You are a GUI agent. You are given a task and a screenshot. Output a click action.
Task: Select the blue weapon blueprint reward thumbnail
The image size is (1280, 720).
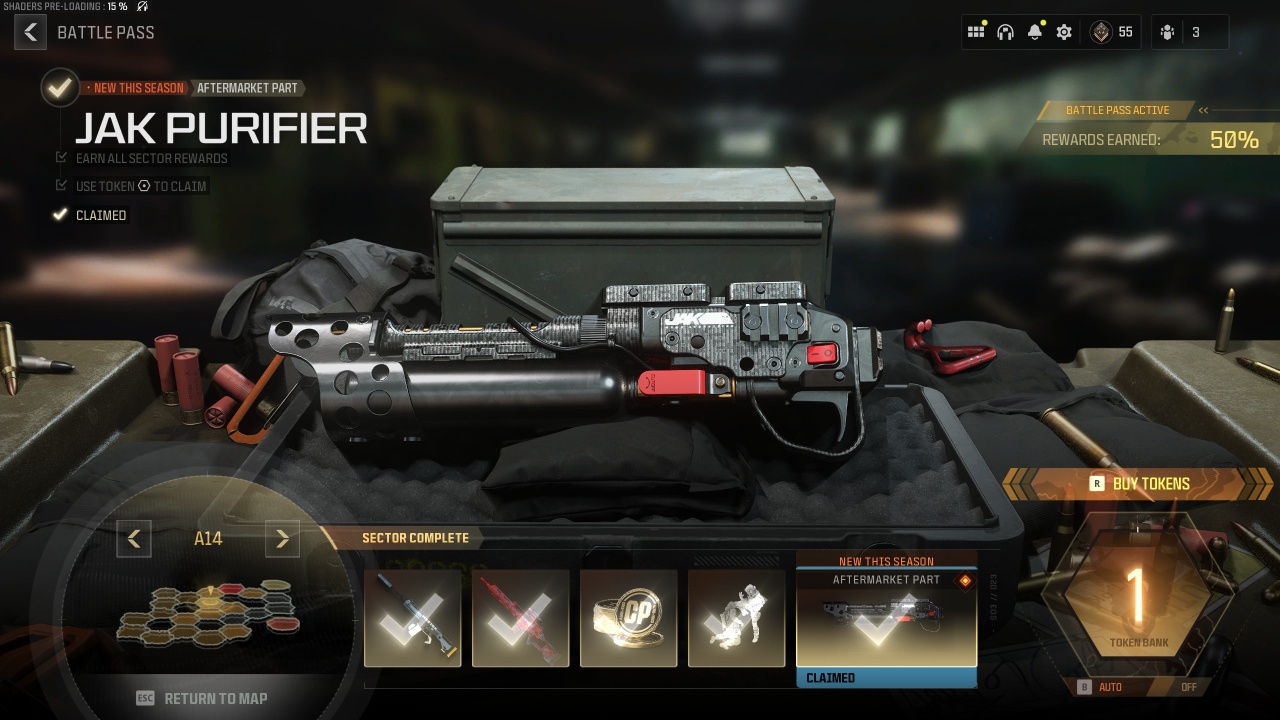412,618
